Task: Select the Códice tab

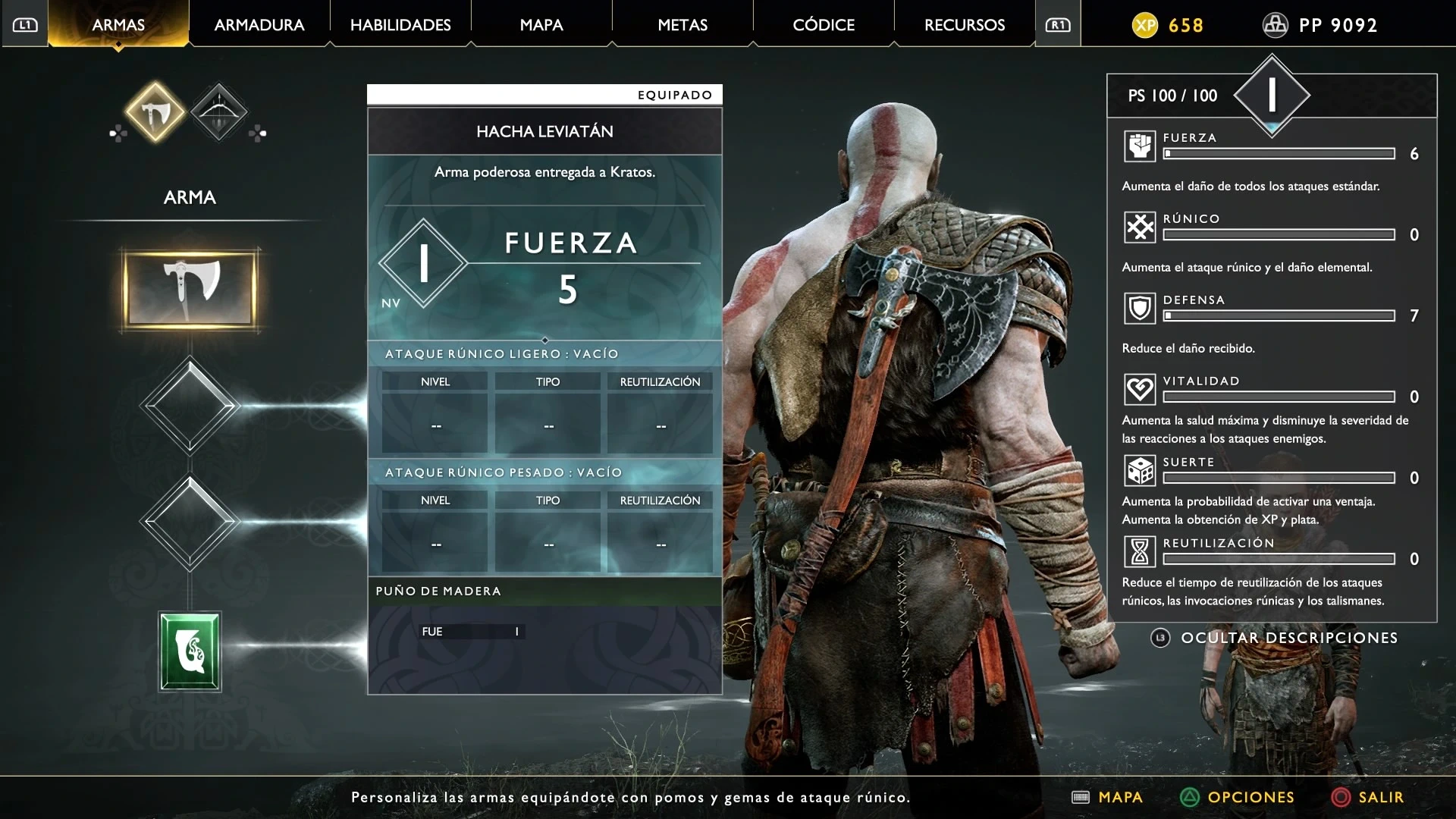Action: (824, 25)
